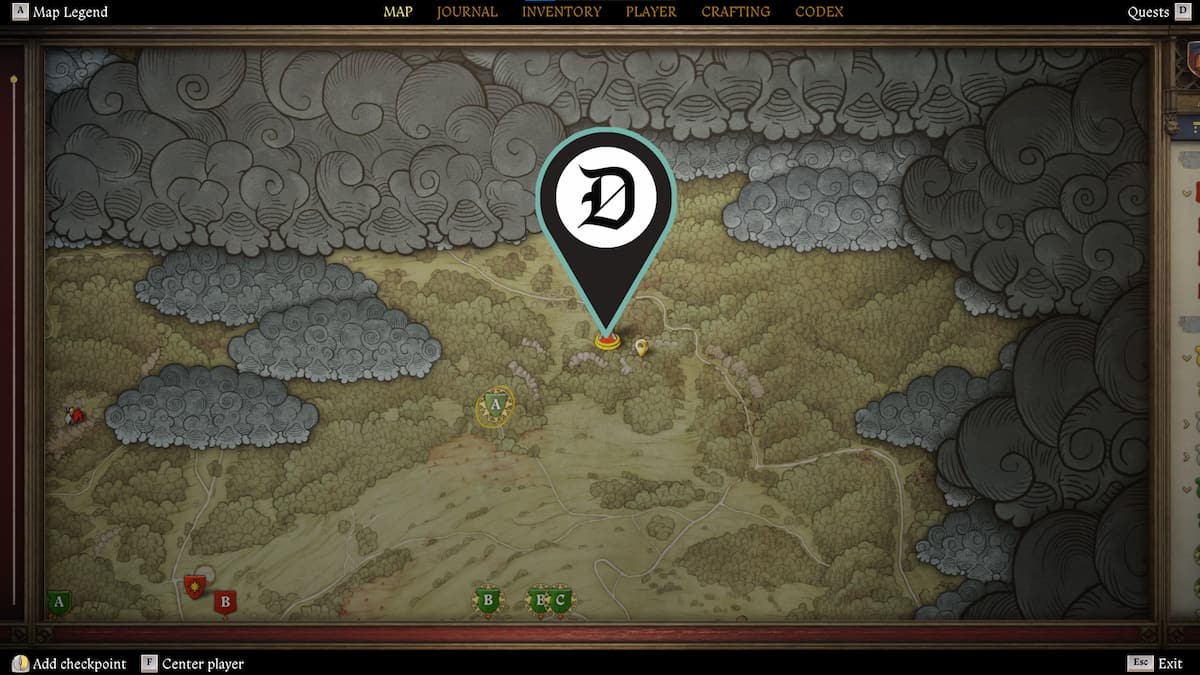The width and height of the screenshot is (1200, 675).
Task: Click the small yellow checkpoint pin
Action: coord(641,347)
